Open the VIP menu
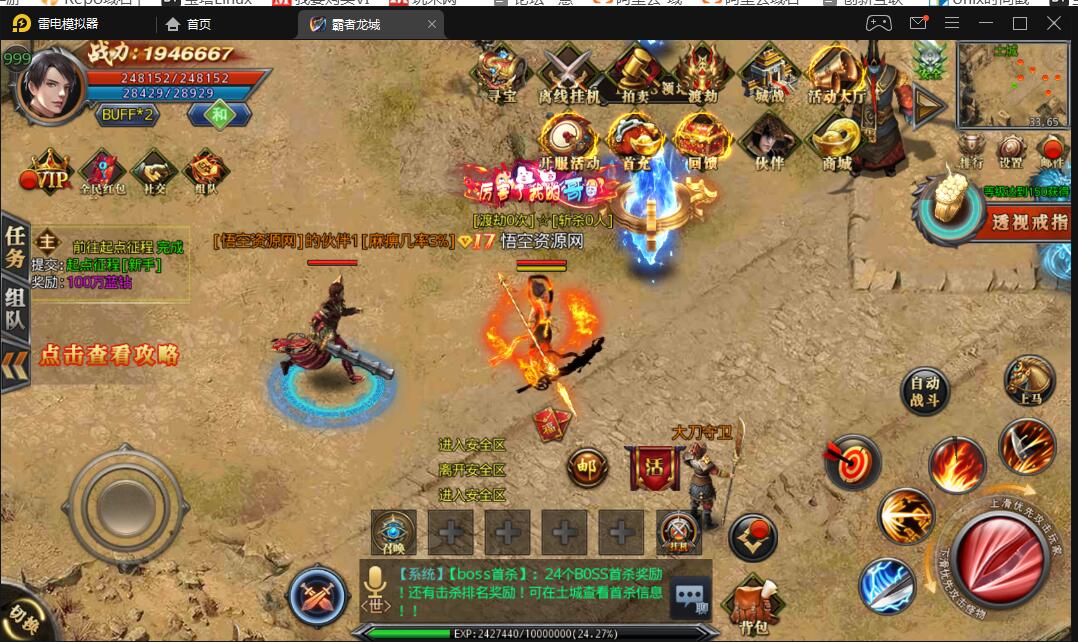Viewport: 1078px width, 642px height. [50, 173]
